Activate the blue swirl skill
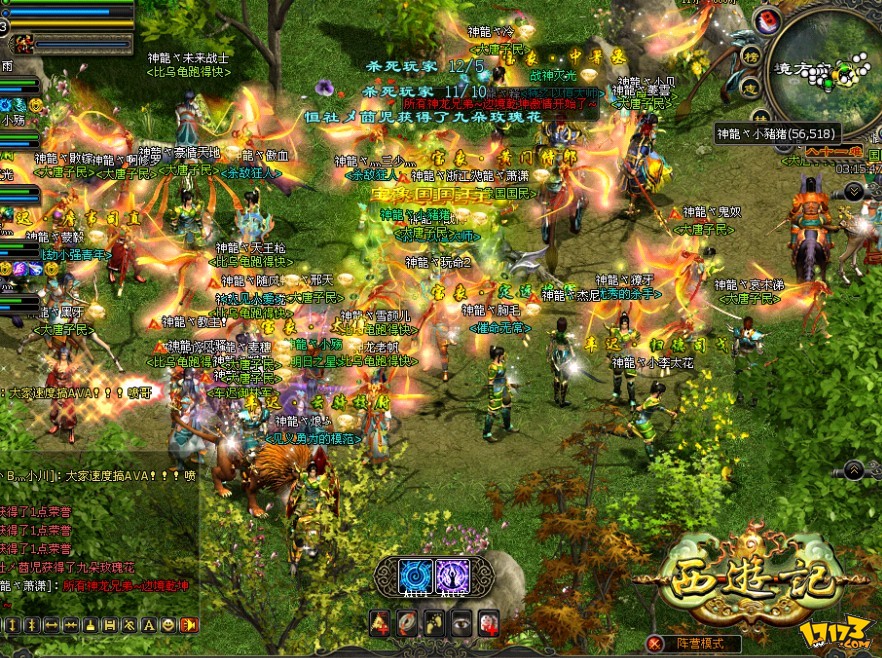The height and width of the screenshot is (658, 882). [415, 576]
